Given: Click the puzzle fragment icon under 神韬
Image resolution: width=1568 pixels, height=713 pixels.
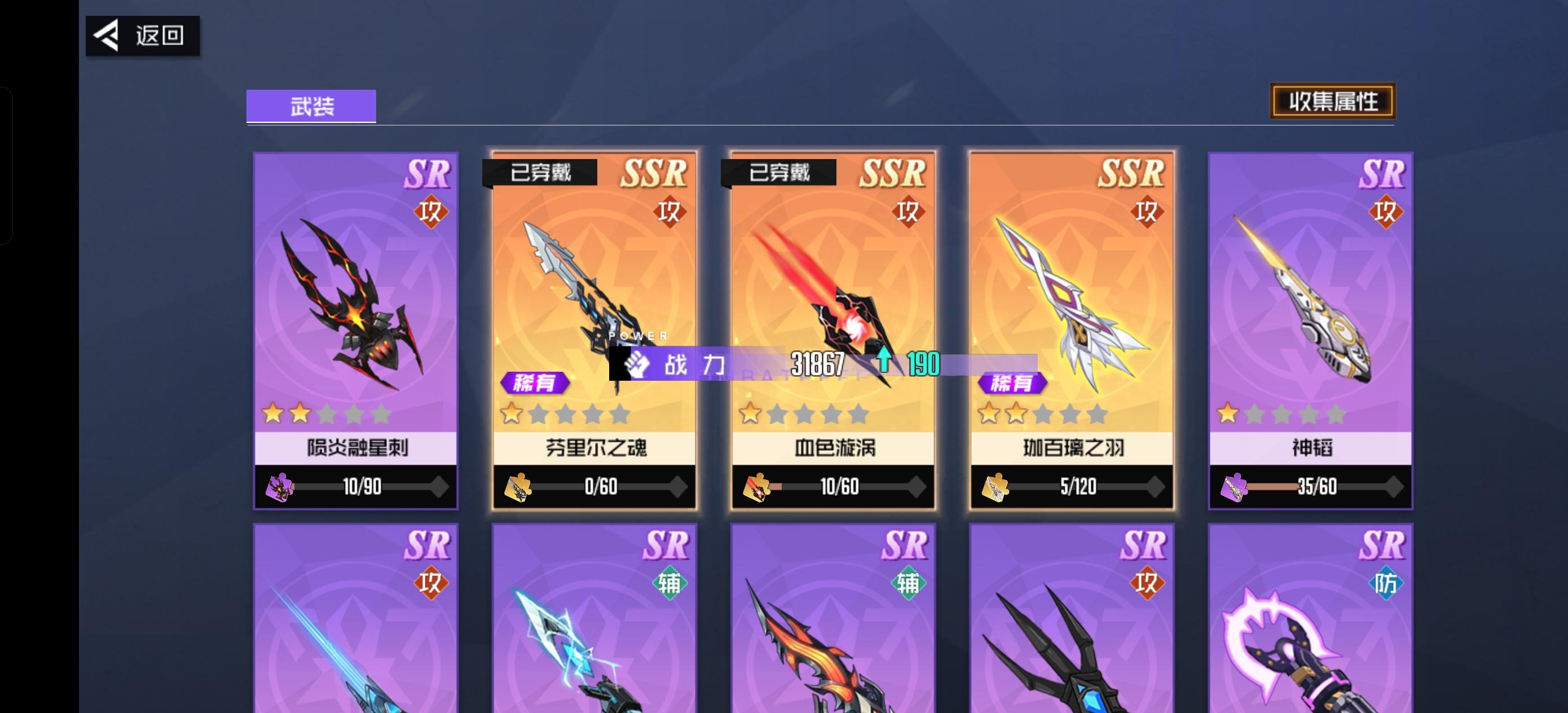Looking at the screenshot, I should pyautogui.click(x=1234, y=486).
